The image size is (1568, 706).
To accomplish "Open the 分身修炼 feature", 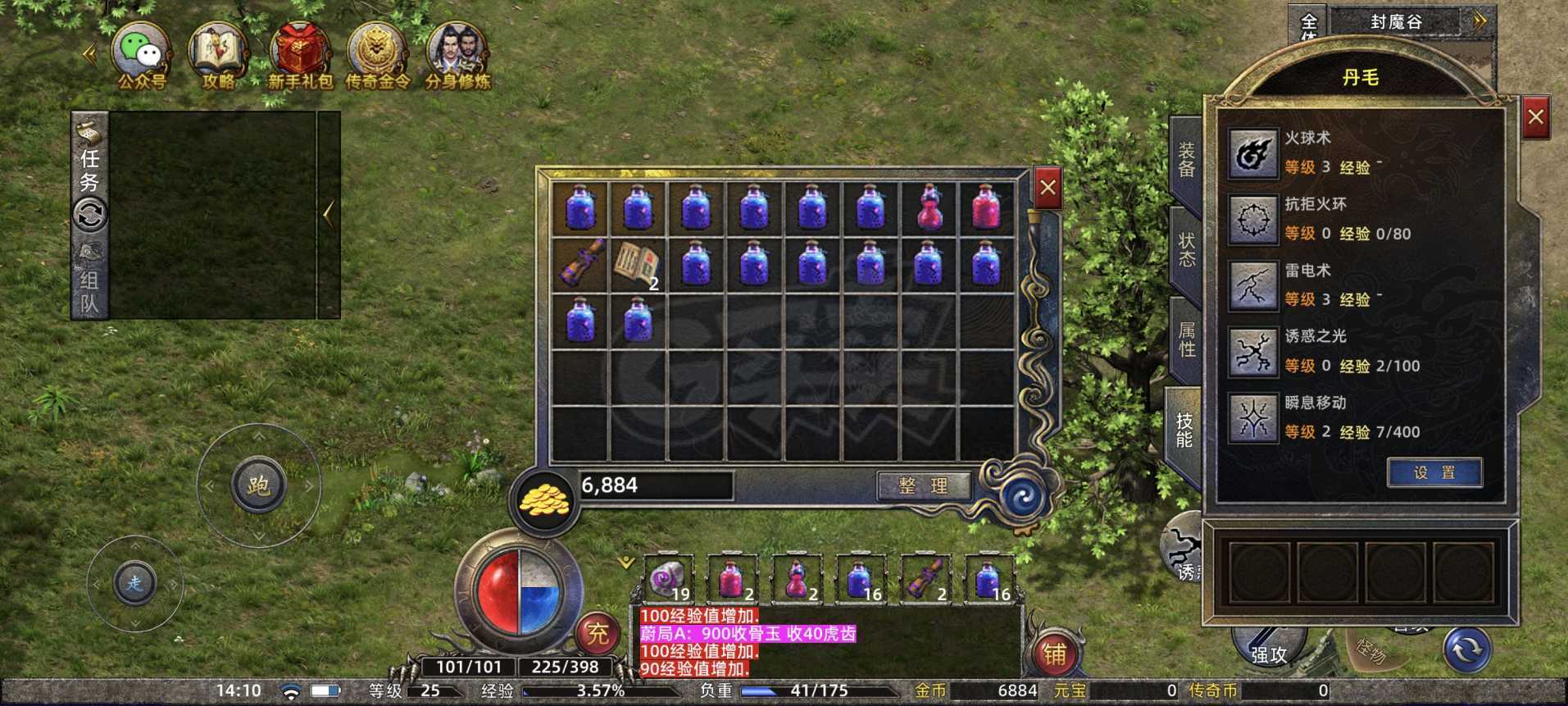I will coord(457,54).
